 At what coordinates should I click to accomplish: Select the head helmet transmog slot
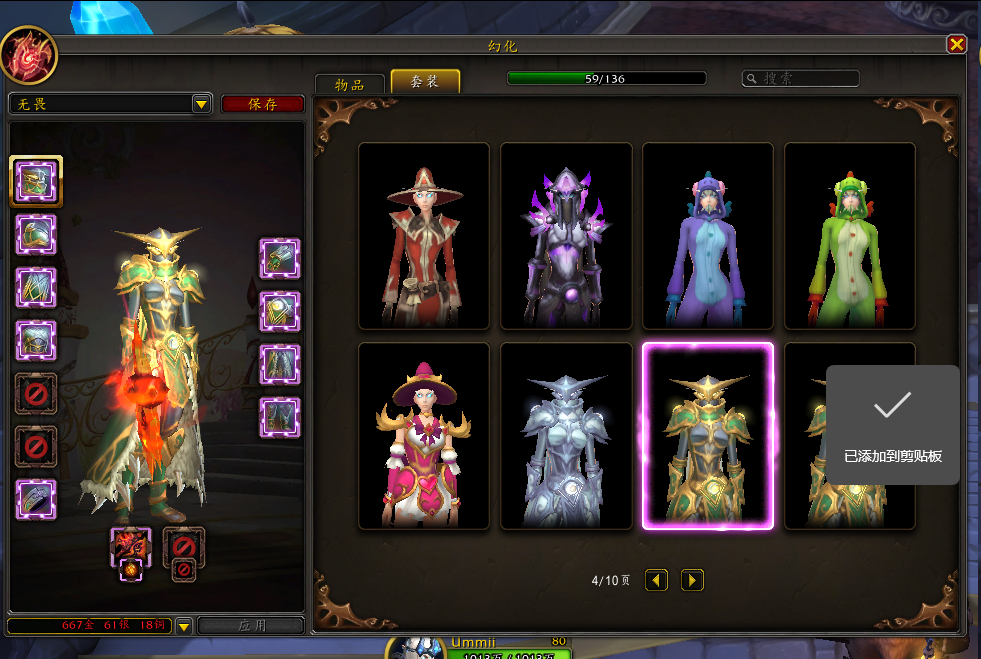36,181
